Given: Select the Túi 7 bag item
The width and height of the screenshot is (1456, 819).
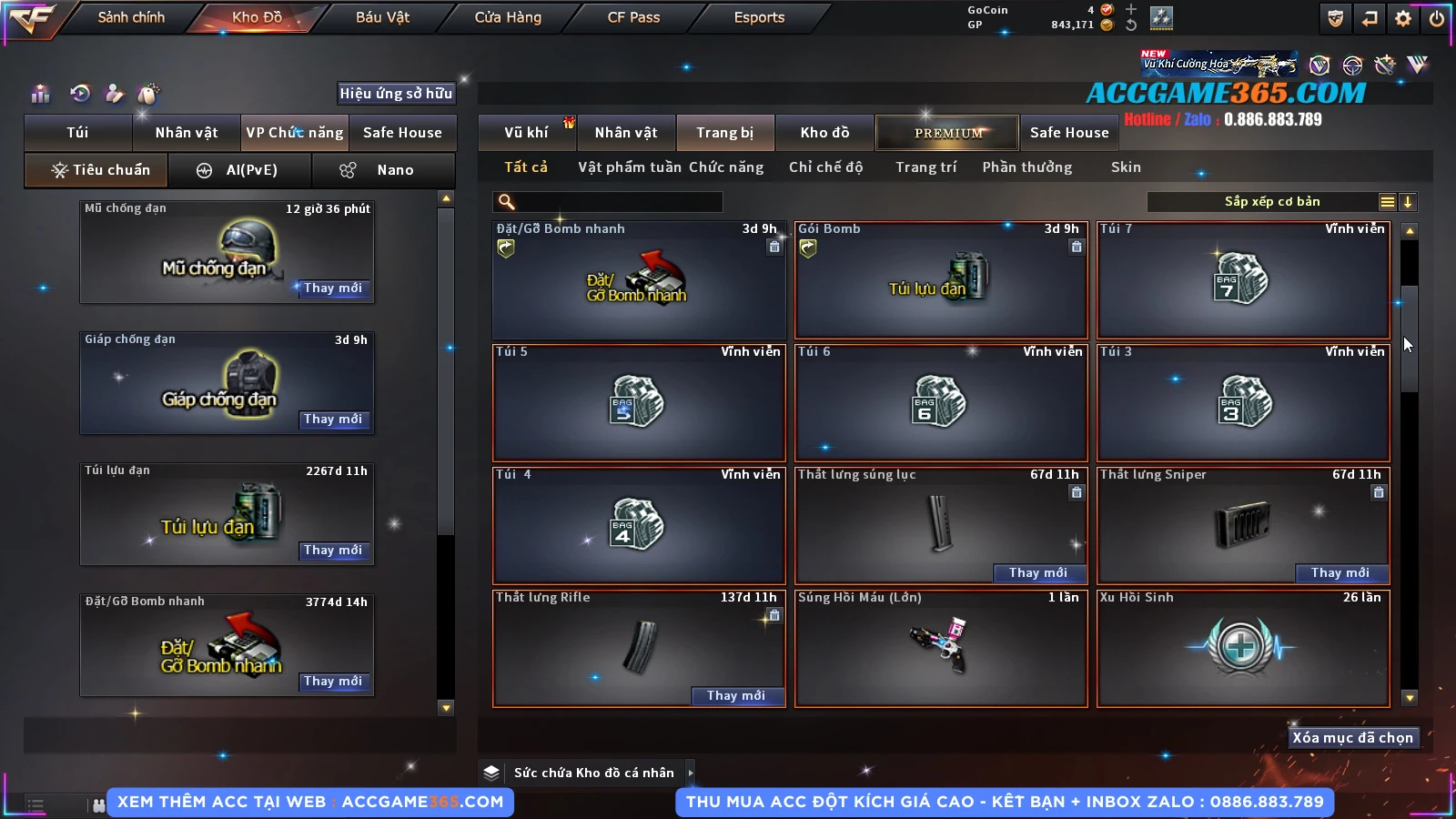Looking at the screenshot, I should tap(1243, 279).
